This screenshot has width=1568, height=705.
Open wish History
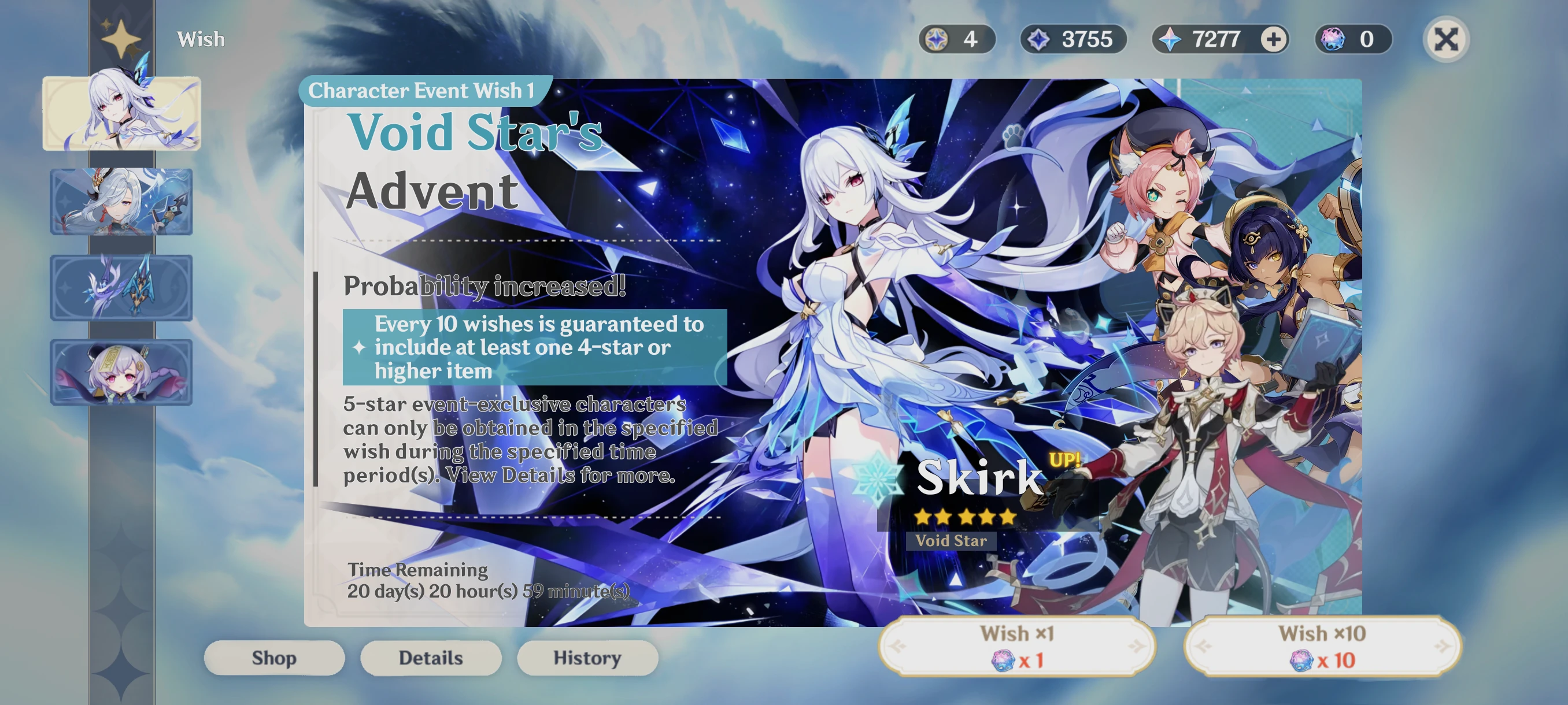pos(587,658)
